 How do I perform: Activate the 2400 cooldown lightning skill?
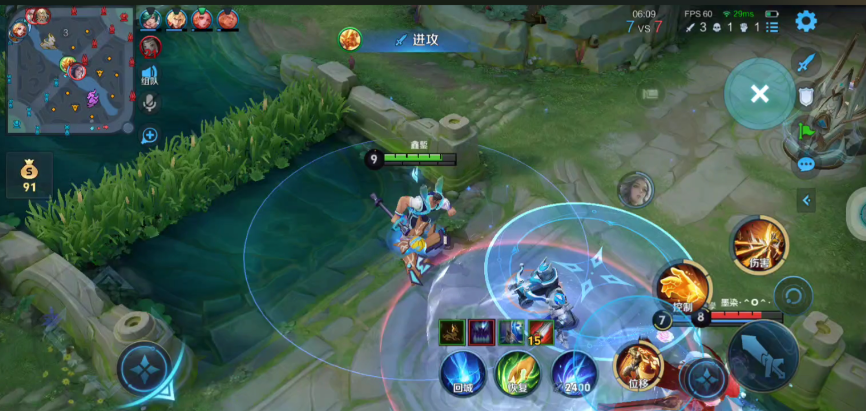click(x=574, y=372)
